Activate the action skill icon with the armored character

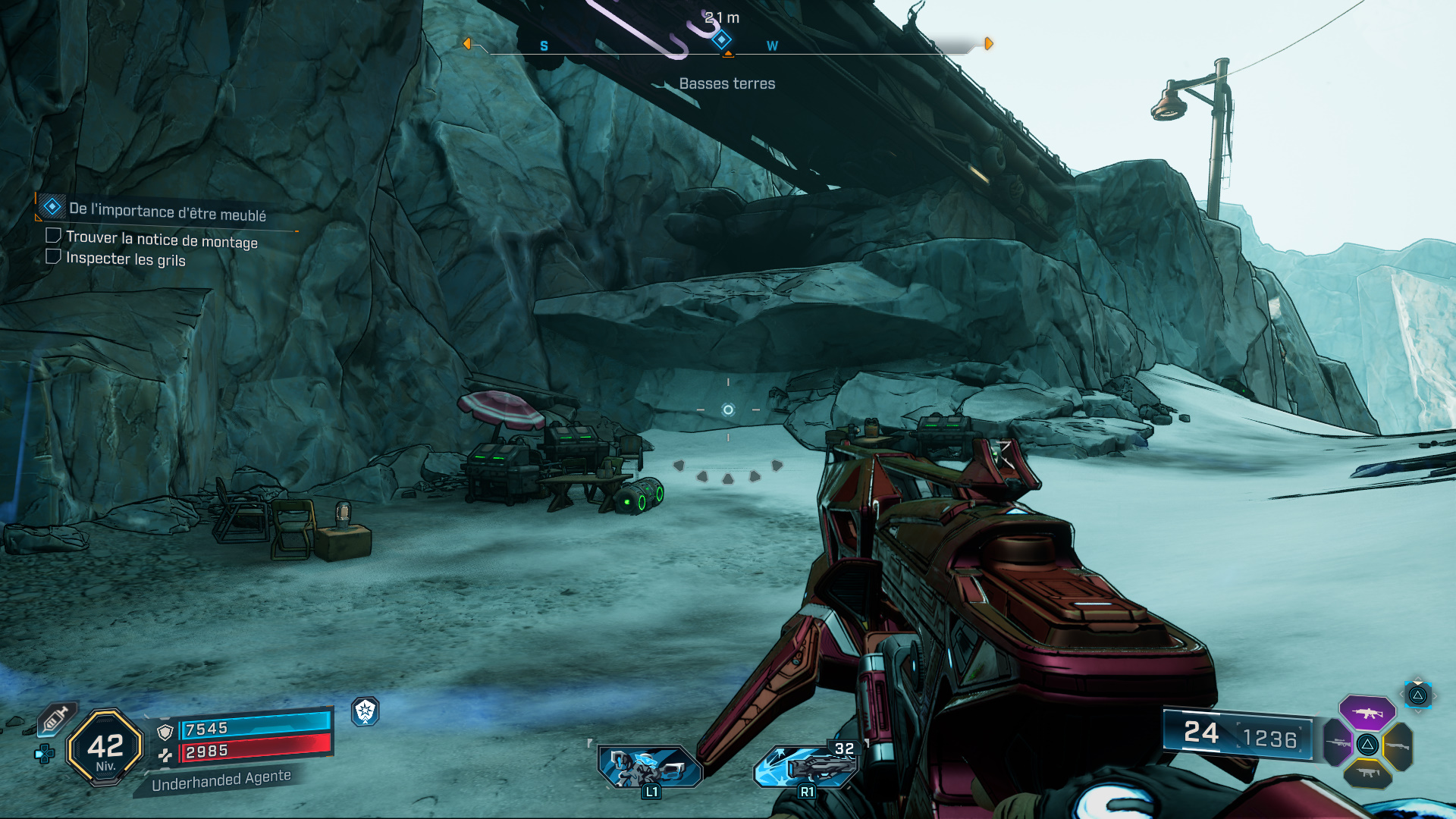650,767
